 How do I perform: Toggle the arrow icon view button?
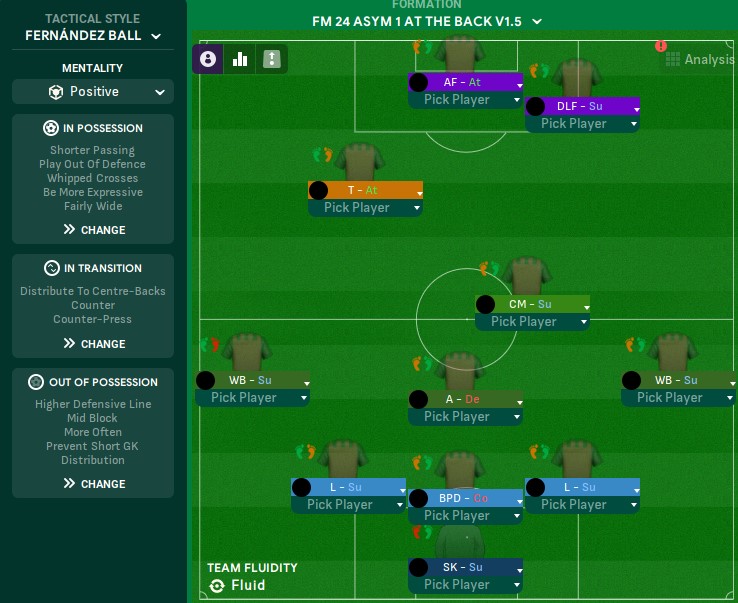pos(272,59)
